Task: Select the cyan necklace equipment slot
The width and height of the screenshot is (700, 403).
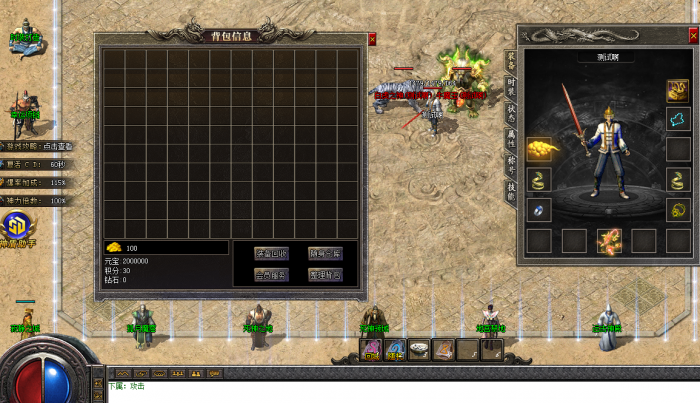Action: click(679, 120)
